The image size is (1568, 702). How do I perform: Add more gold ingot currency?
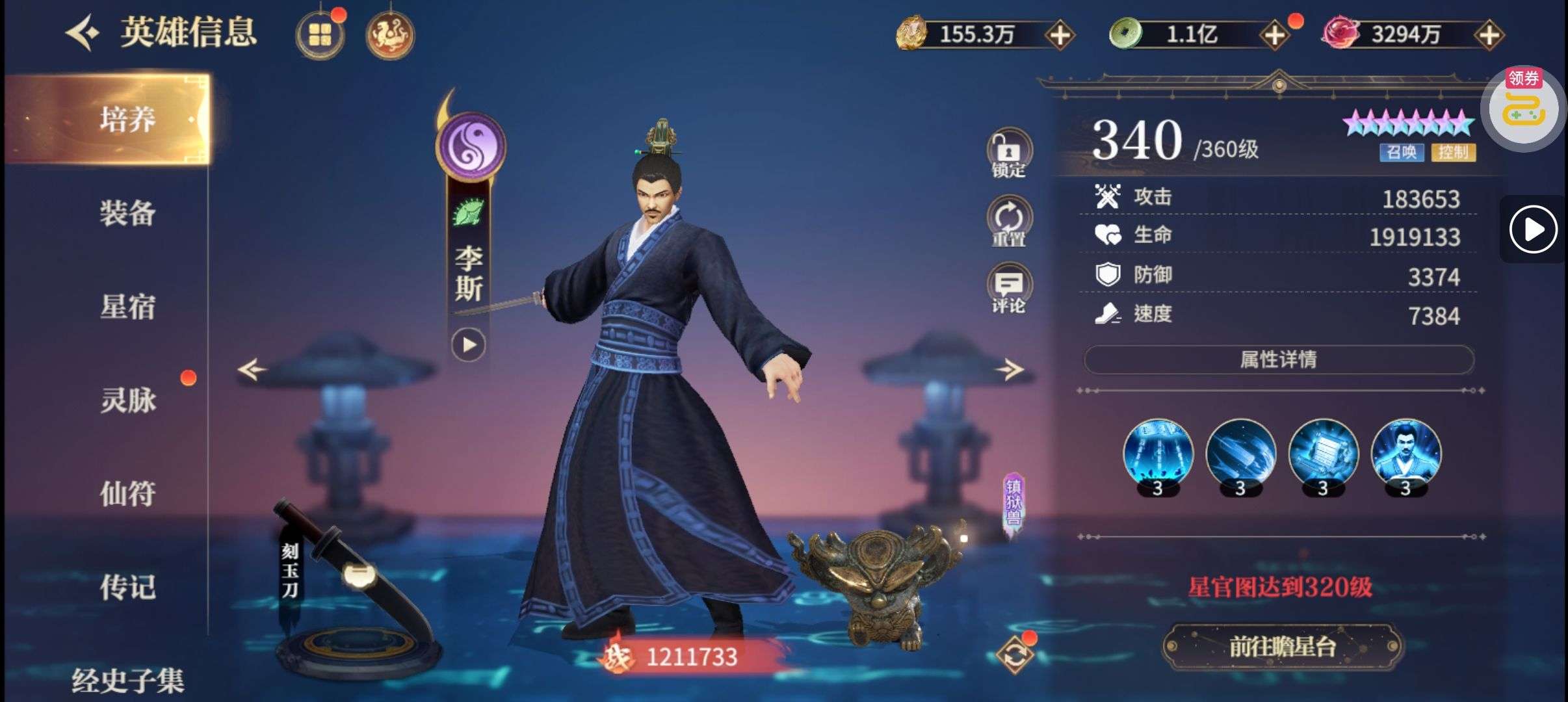[x=1060, y=34]
